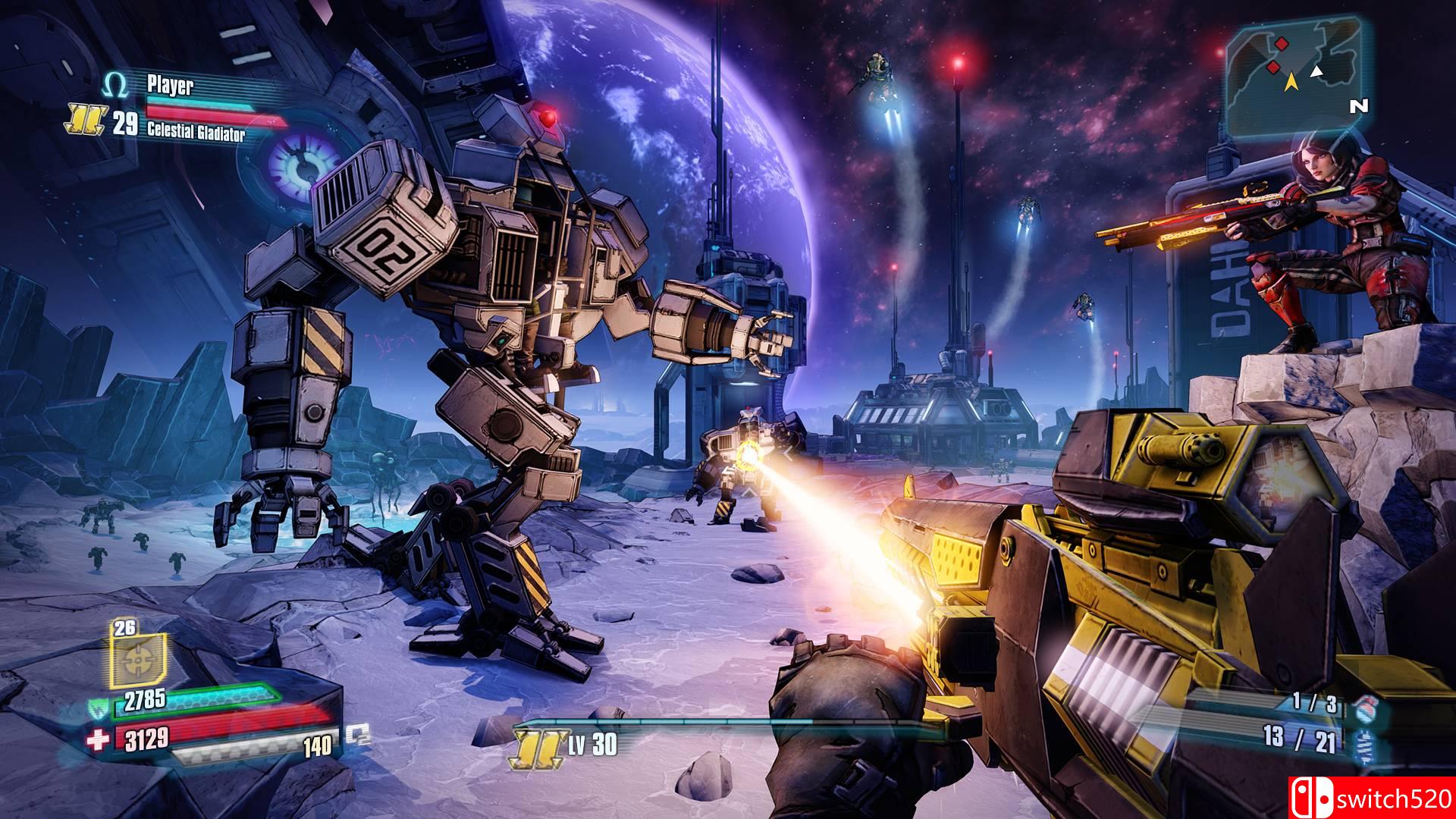
Task: Click the north N compass marker
Action: click(1358, 107)
